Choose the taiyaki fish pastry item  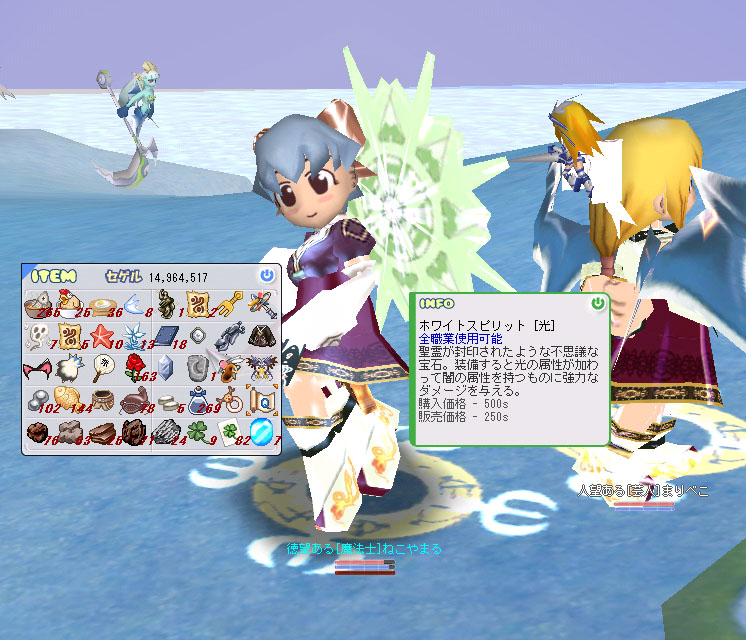click(69, 400)
